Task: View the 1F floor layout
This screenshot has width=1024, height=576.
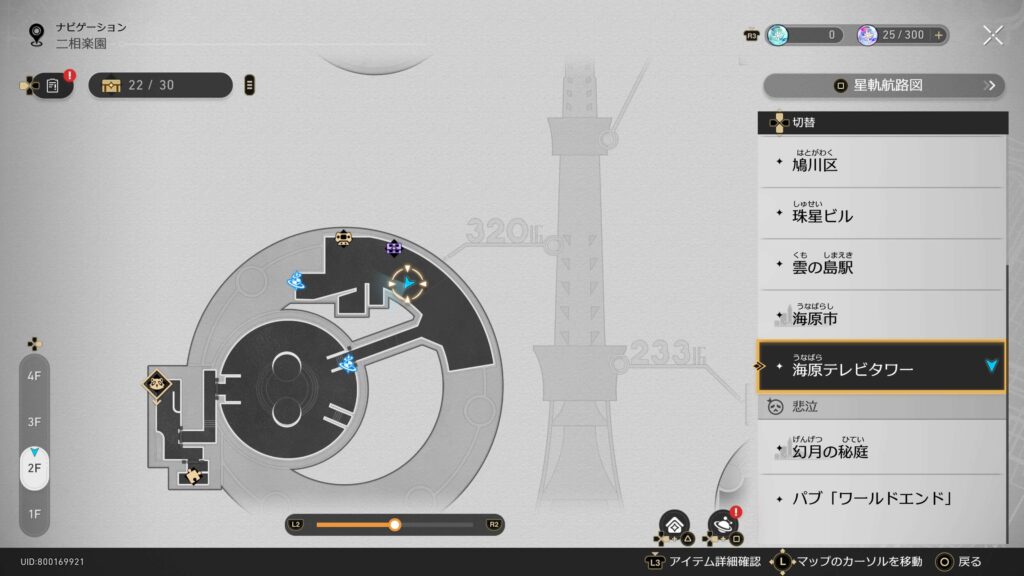Action: click(34, 513)
